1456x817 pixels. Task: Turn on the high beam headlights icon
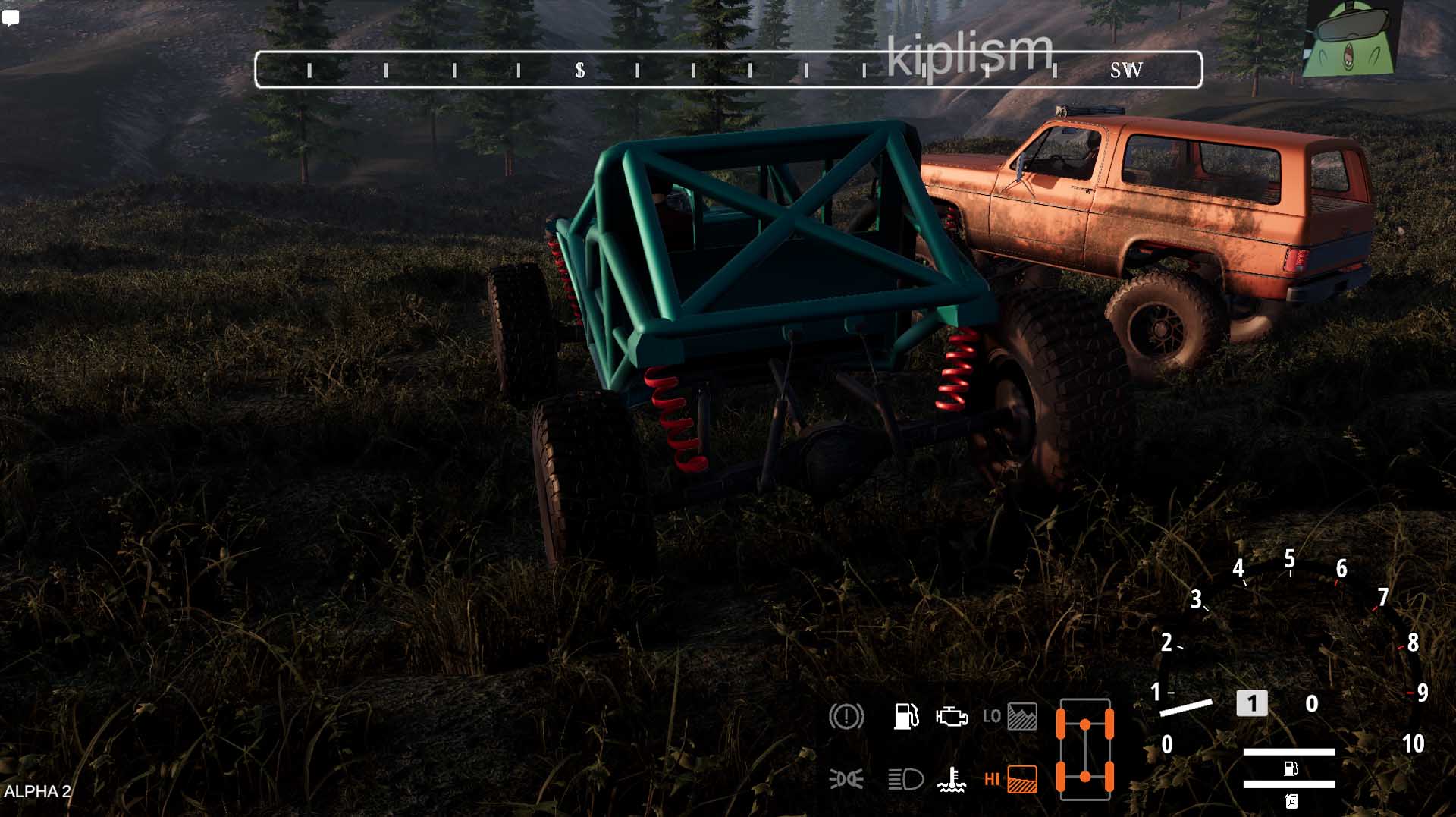click(905, 779)
